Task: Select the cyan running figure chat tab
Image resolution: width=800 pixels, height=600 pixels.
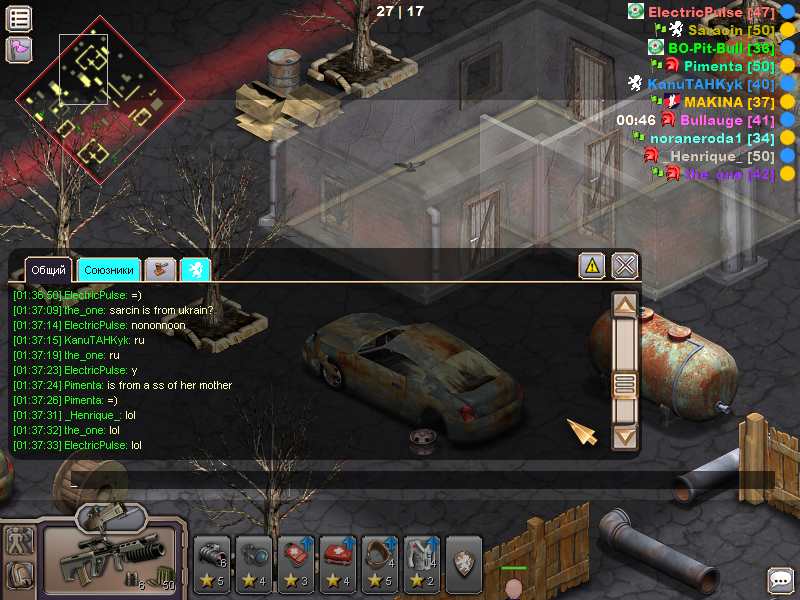Action: 196,269
